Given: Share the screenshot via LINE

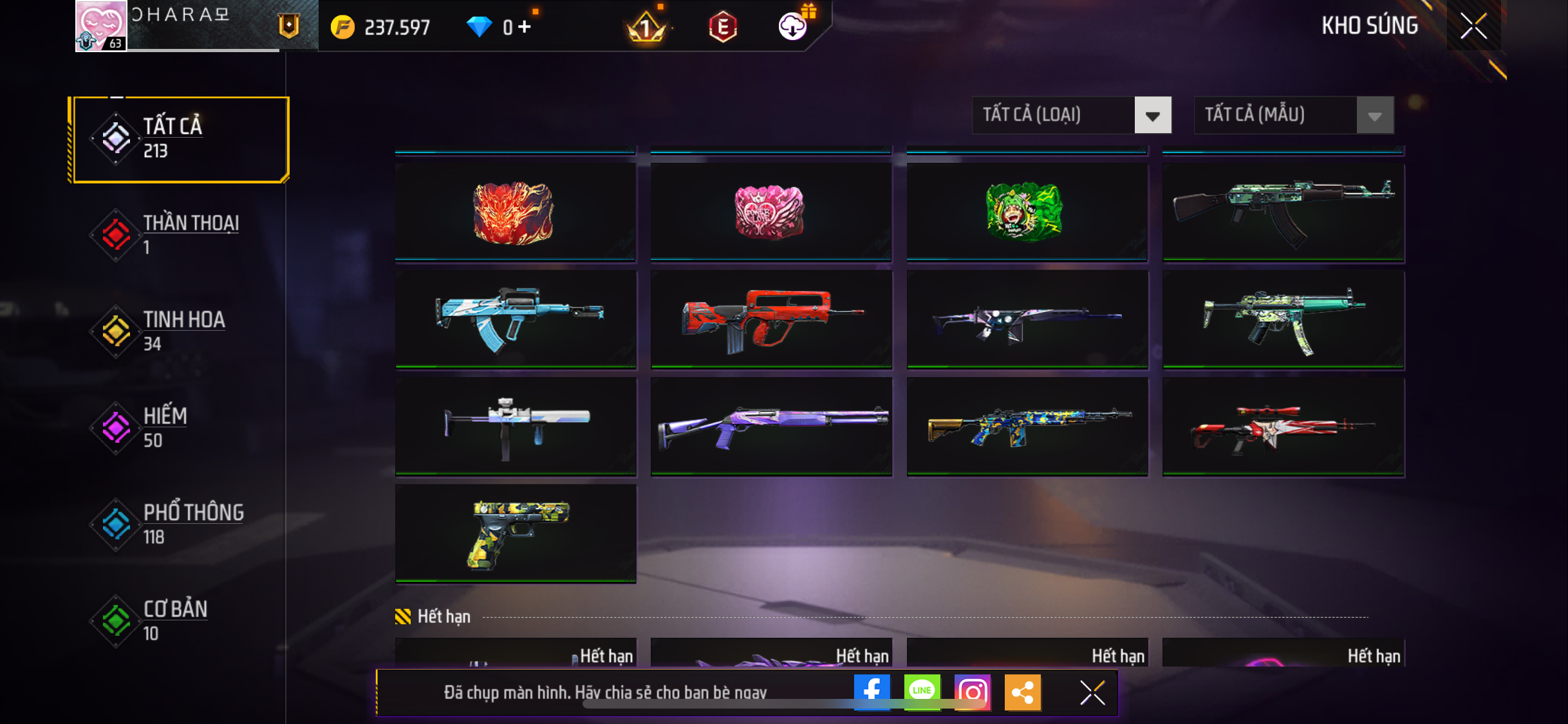Looking at the screenshot, I should (922, 692).
